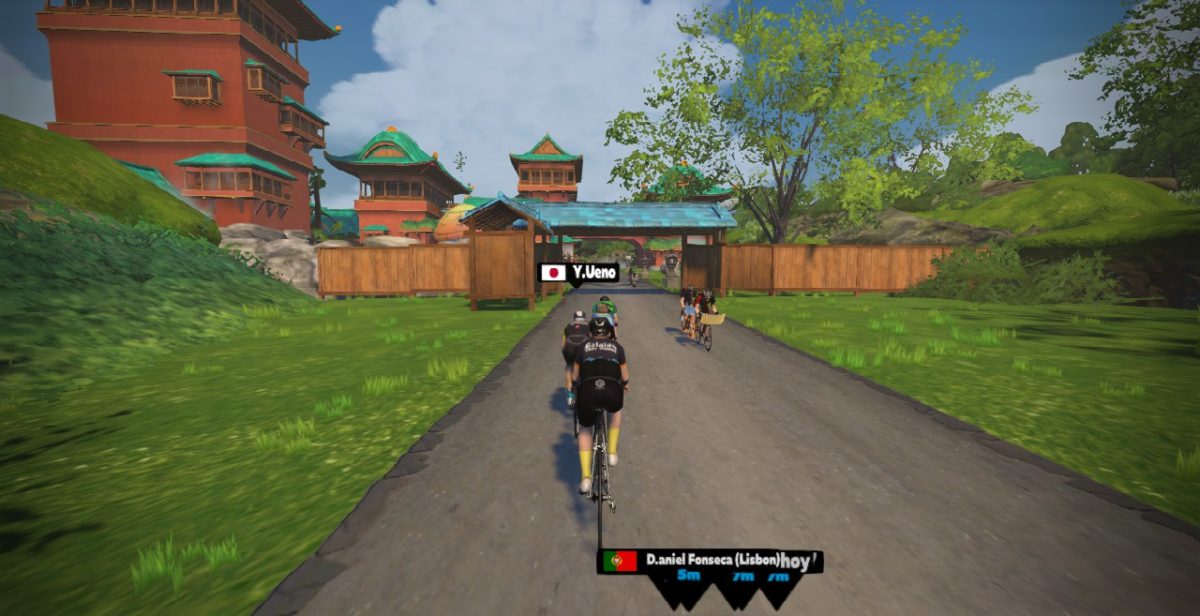The width and height of the screenshot is (1200, 616).
Task: Click the Daniel Fonseca (Lisbon) name tag
Action: point(710,561)
